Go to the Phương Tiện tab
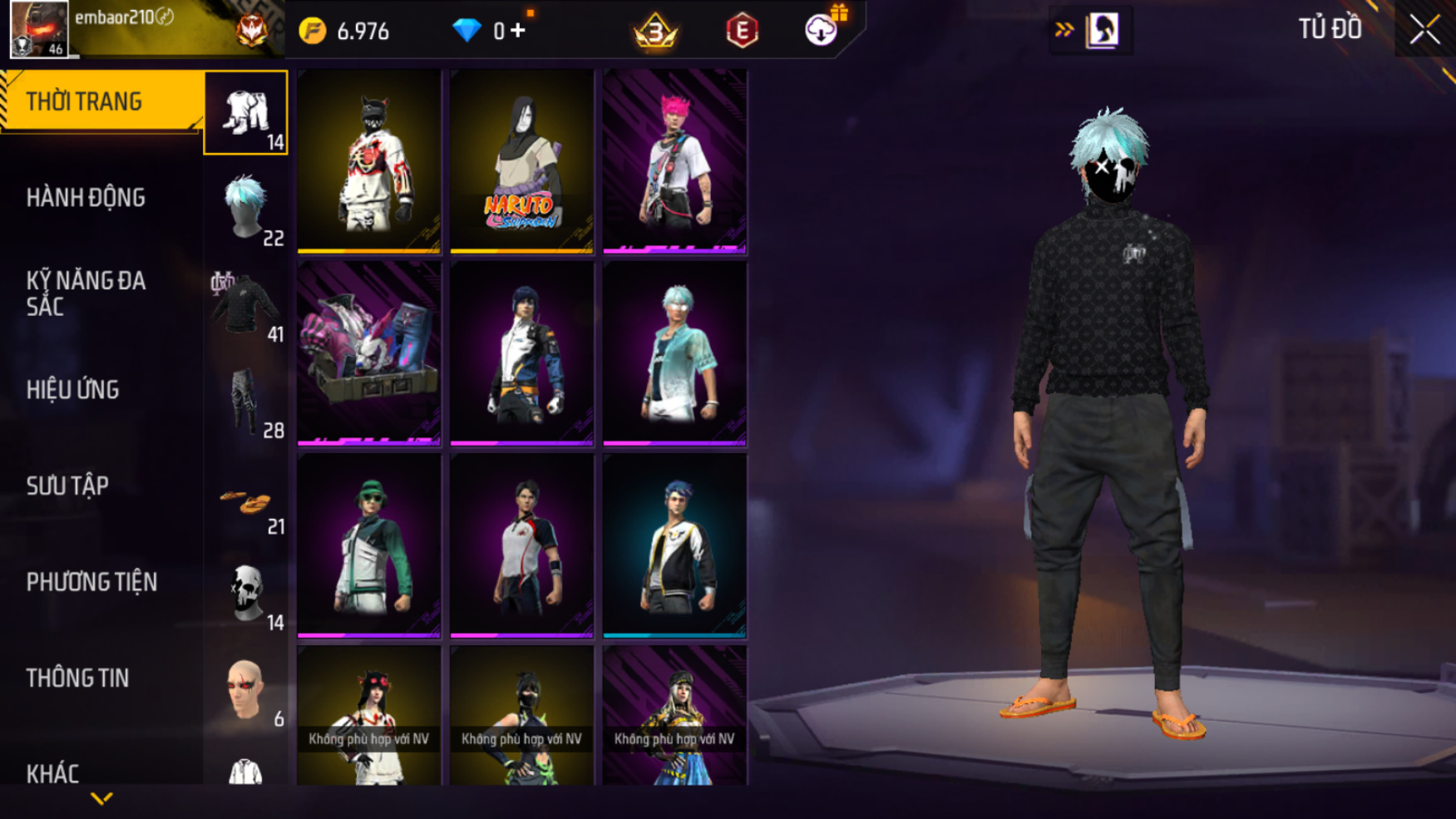1456x819 pixels. pos(91,582)
